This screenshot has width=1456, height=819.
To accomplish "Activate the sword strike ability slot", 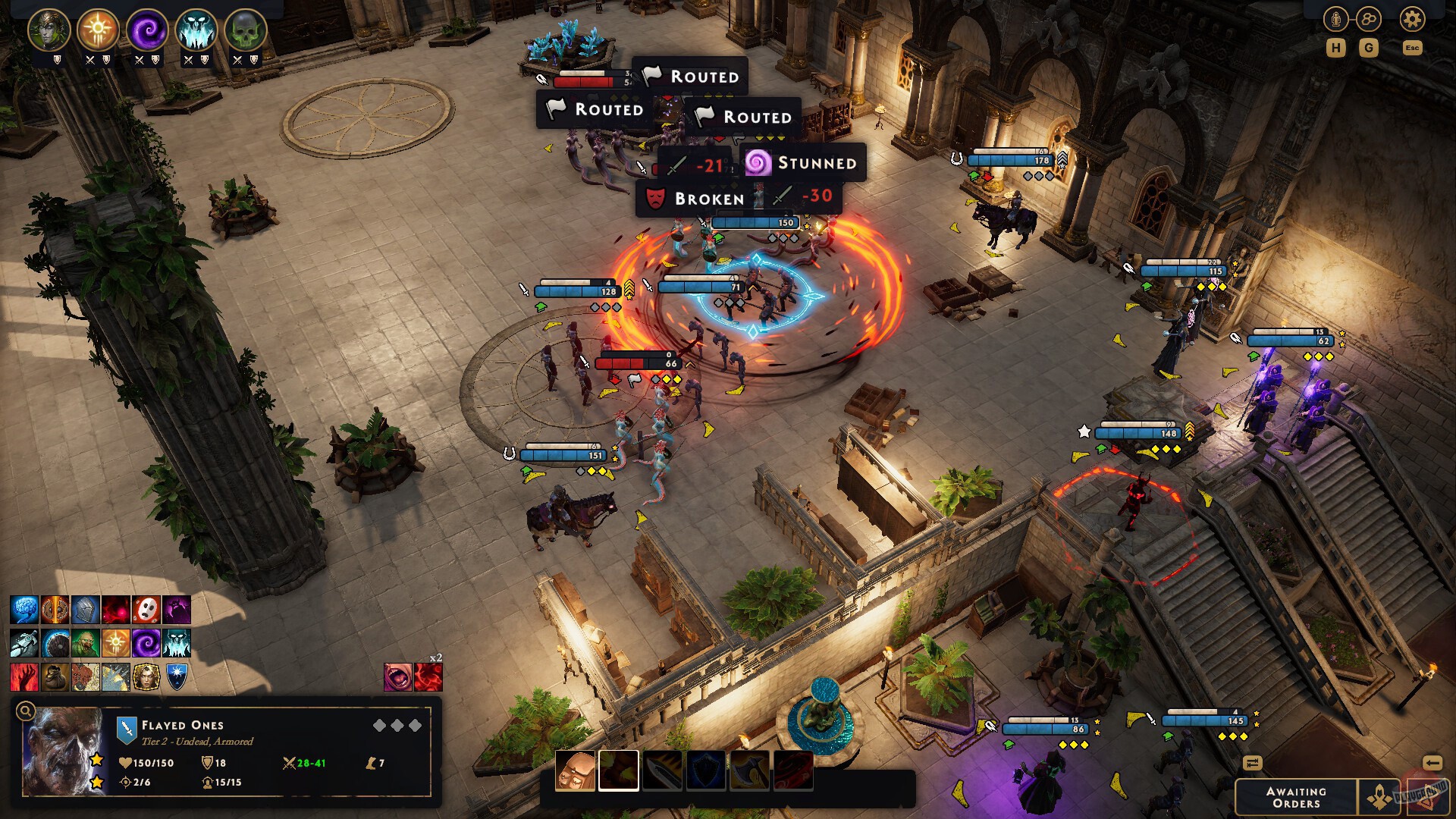I will 664,767.
